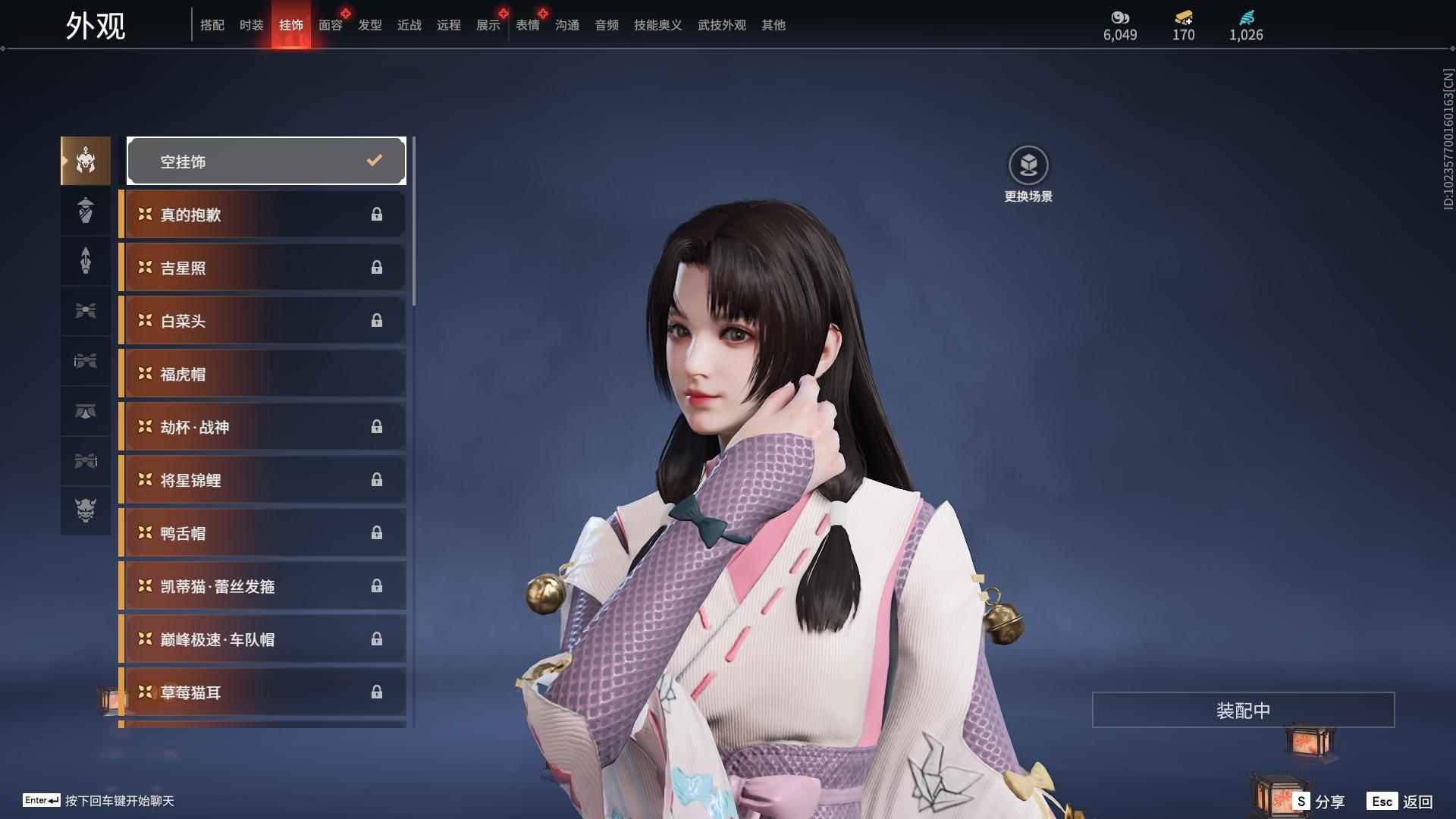
Task: Open the 其他 section
Action: tap(773, 25)
